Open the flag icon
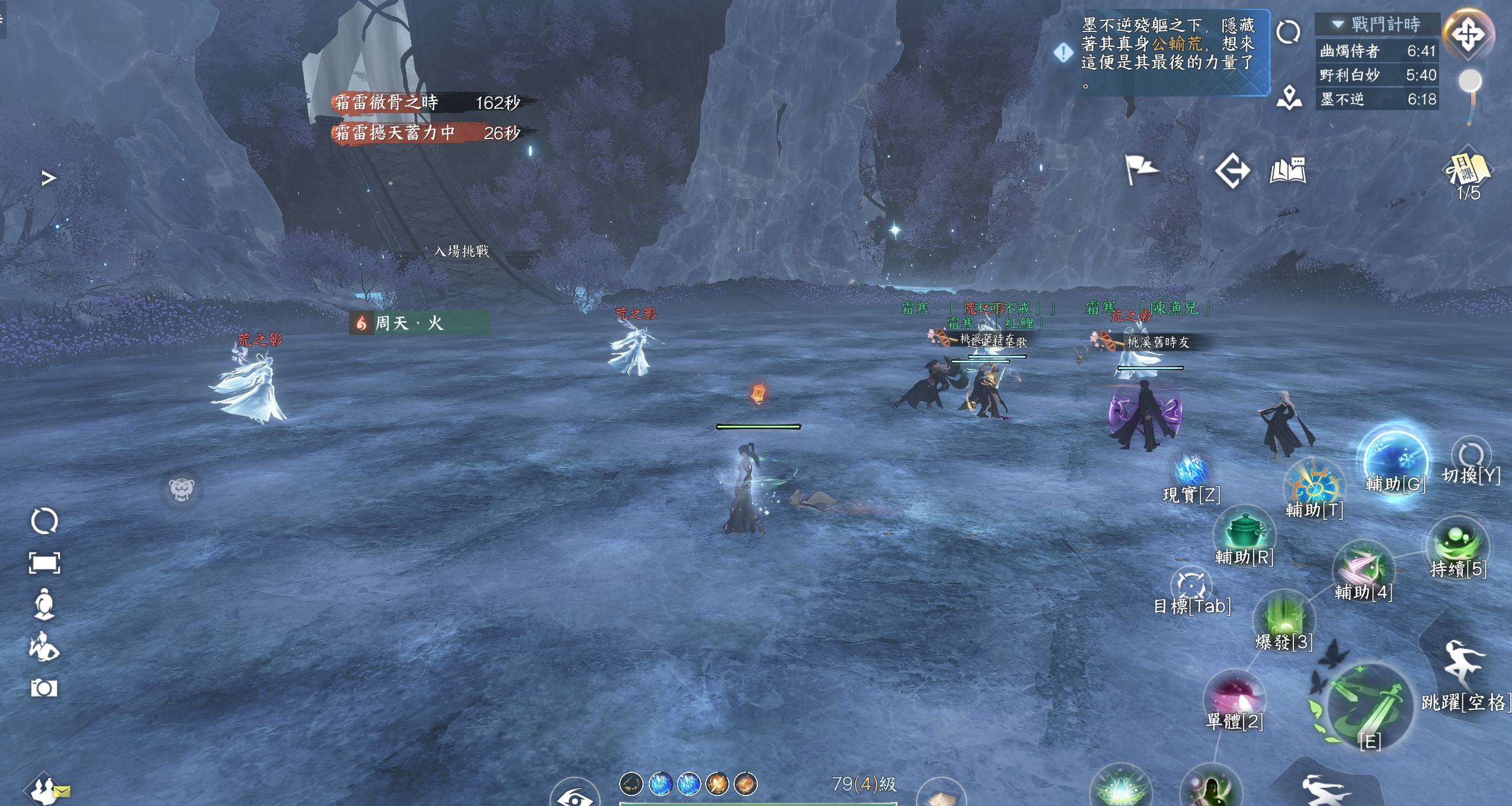The width and height of the screenshot is (1512, 806). coord(1141,170)
